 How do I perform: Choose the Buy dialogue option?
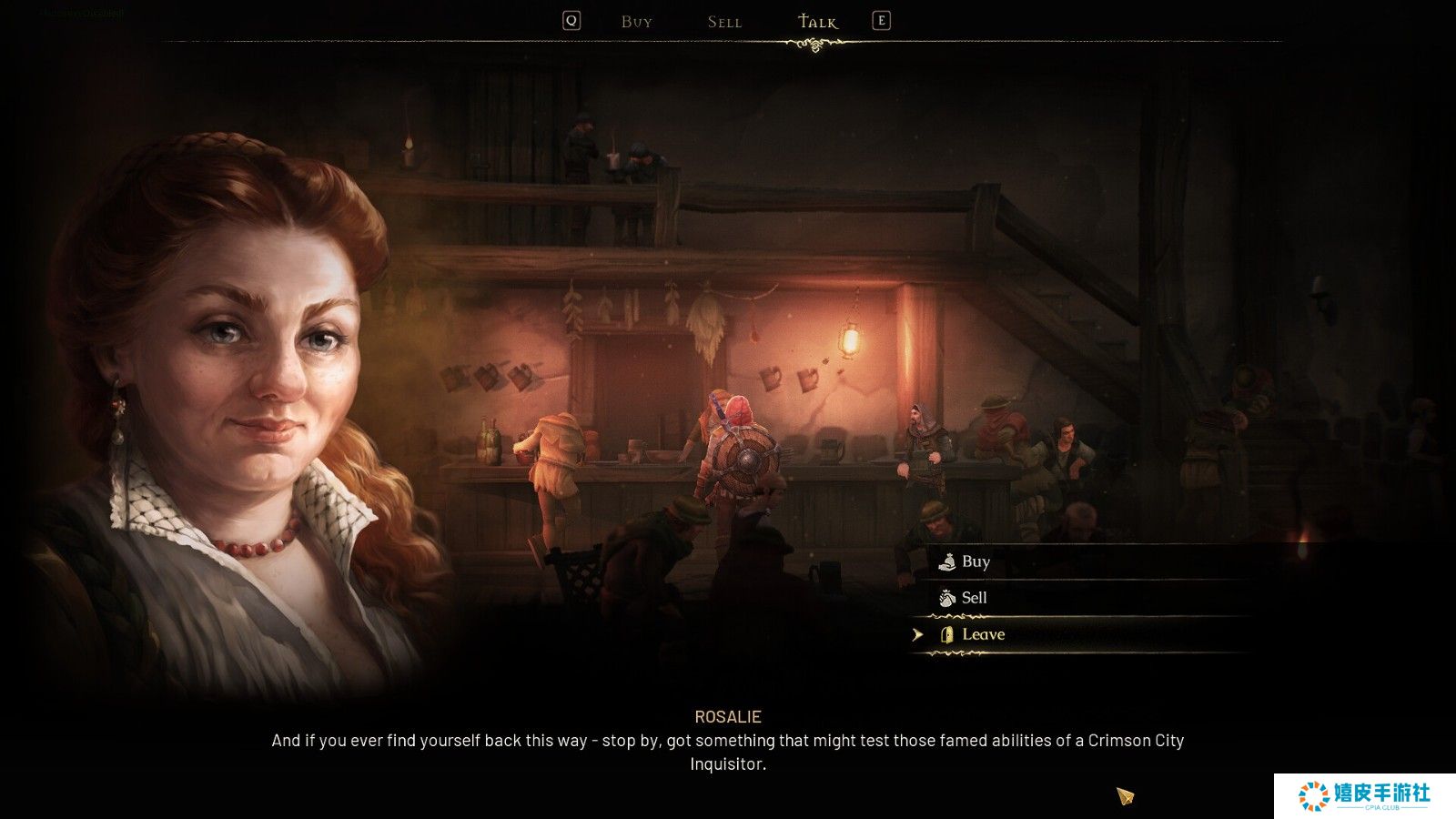976,561
